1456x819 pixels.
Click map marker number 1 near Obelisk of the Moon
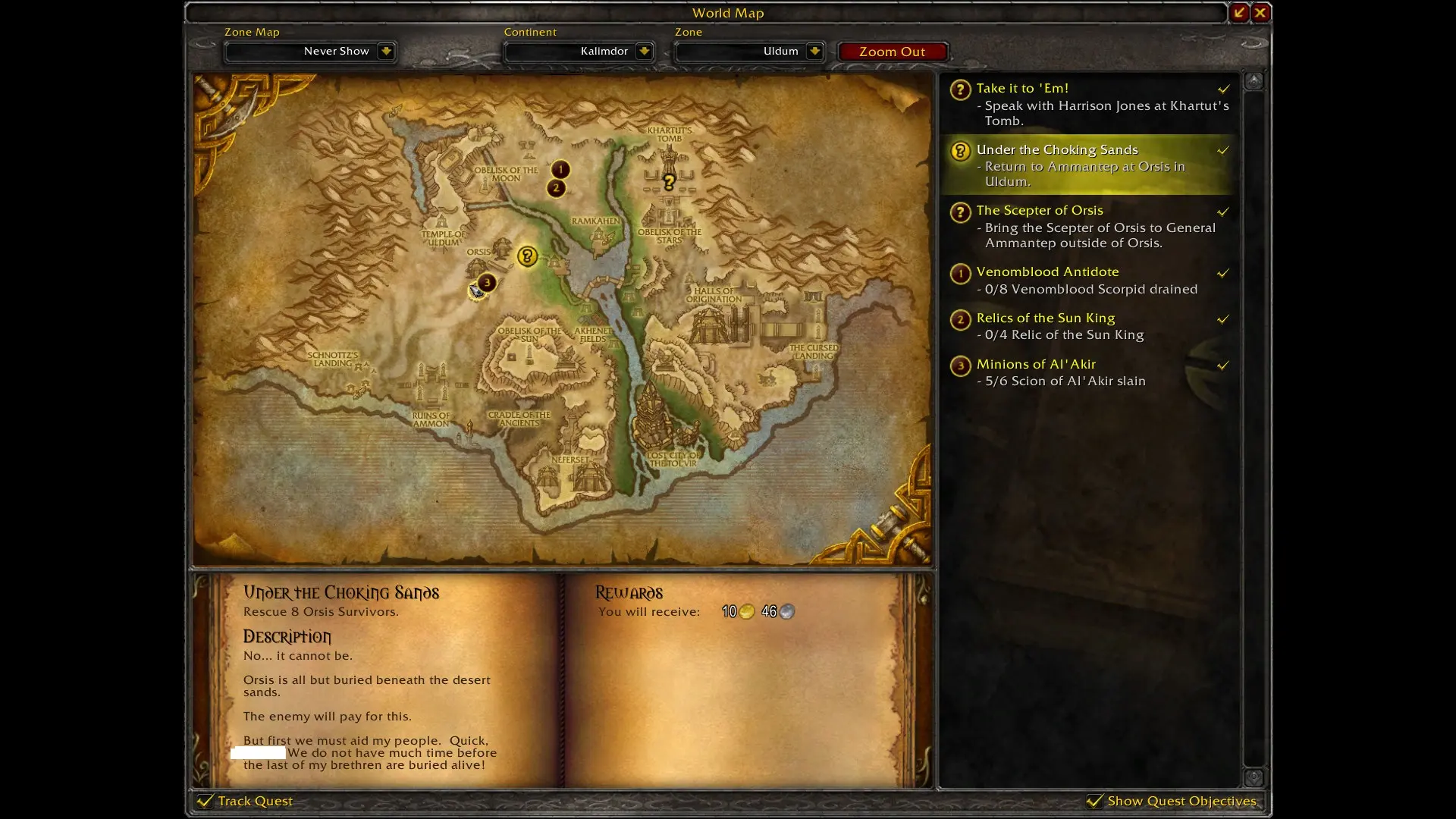tap(560, 169)
